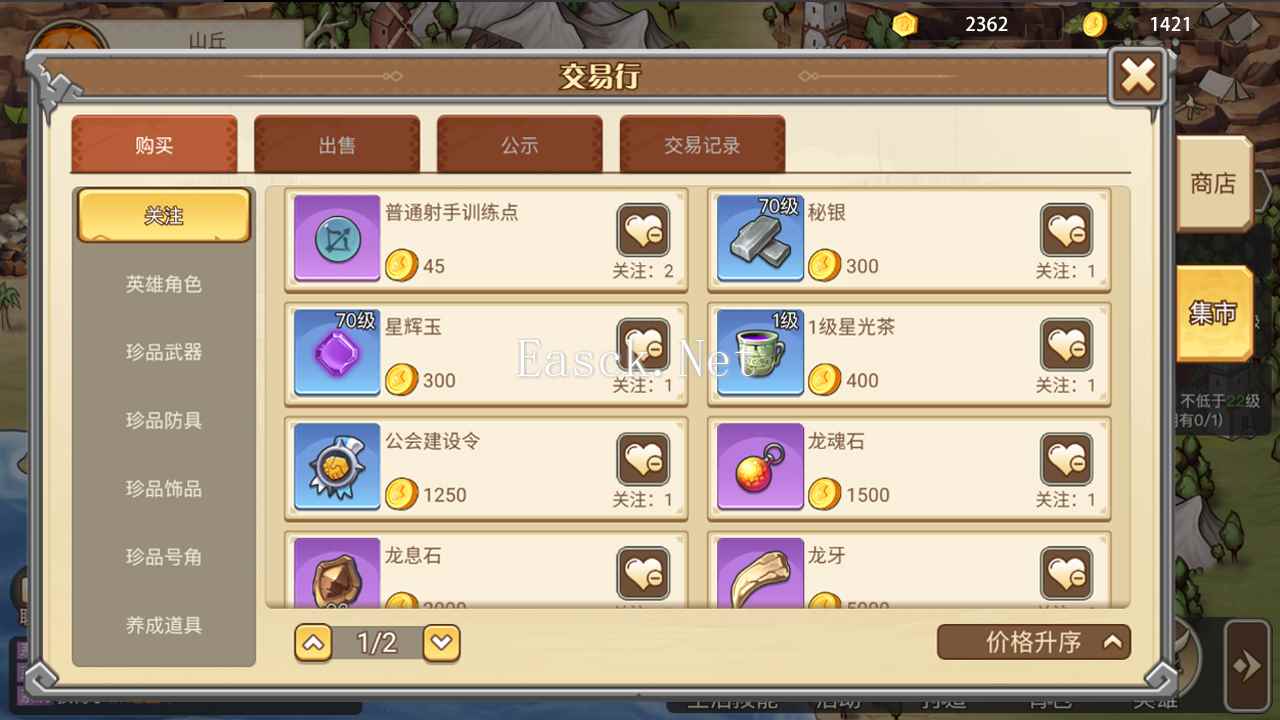Select the 星辉玉 gem icon
The width and height of the screenshot is (1280, 720).
pyautogui.click(x=336, y=352)
